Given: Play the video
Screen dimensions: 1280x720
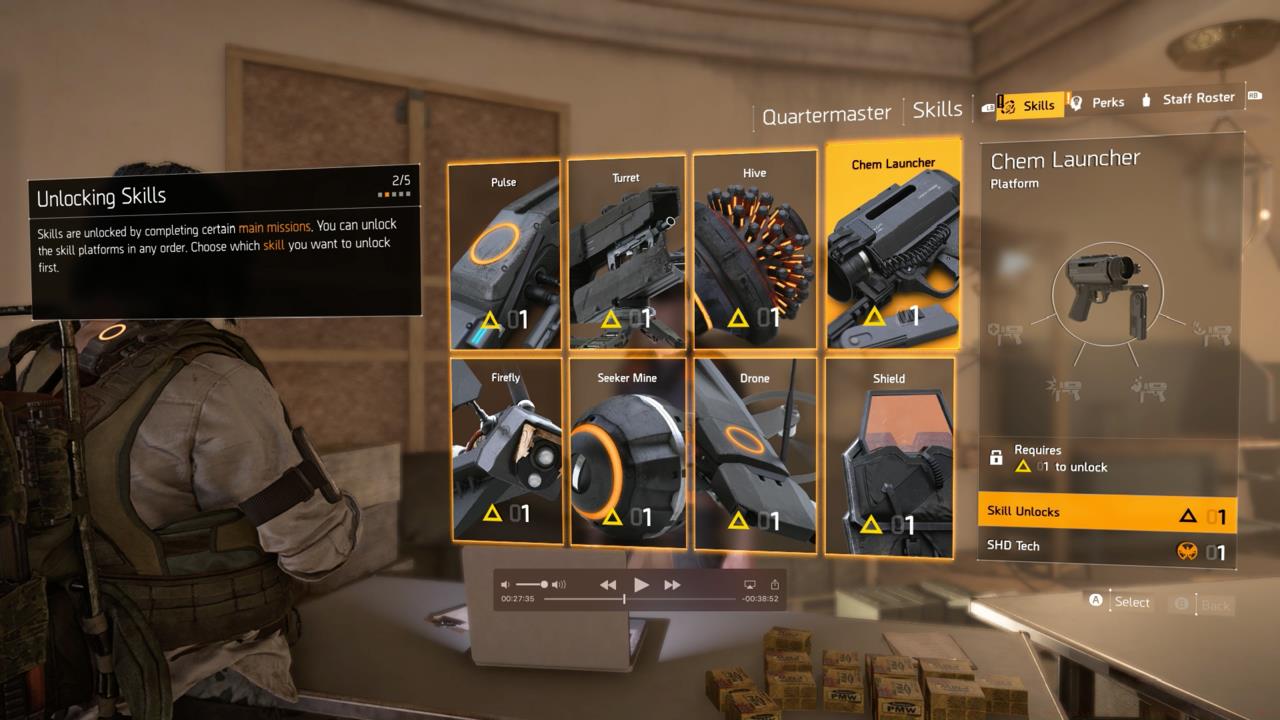Looking at the screenshot, I should coord(641,584).
